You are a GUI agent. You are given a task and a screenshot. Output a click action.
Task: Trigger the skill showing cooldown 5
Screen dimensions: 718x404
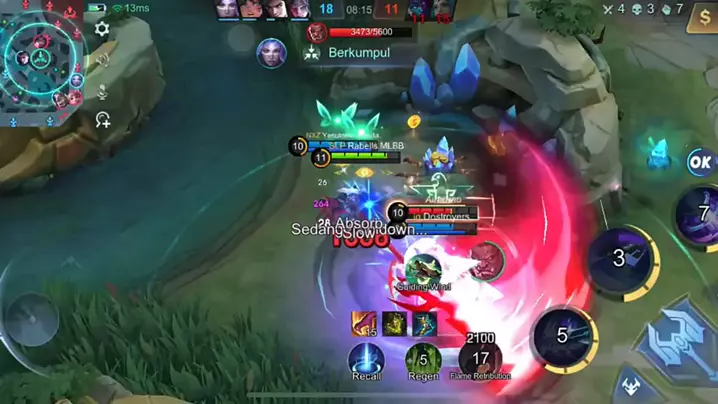563,336
